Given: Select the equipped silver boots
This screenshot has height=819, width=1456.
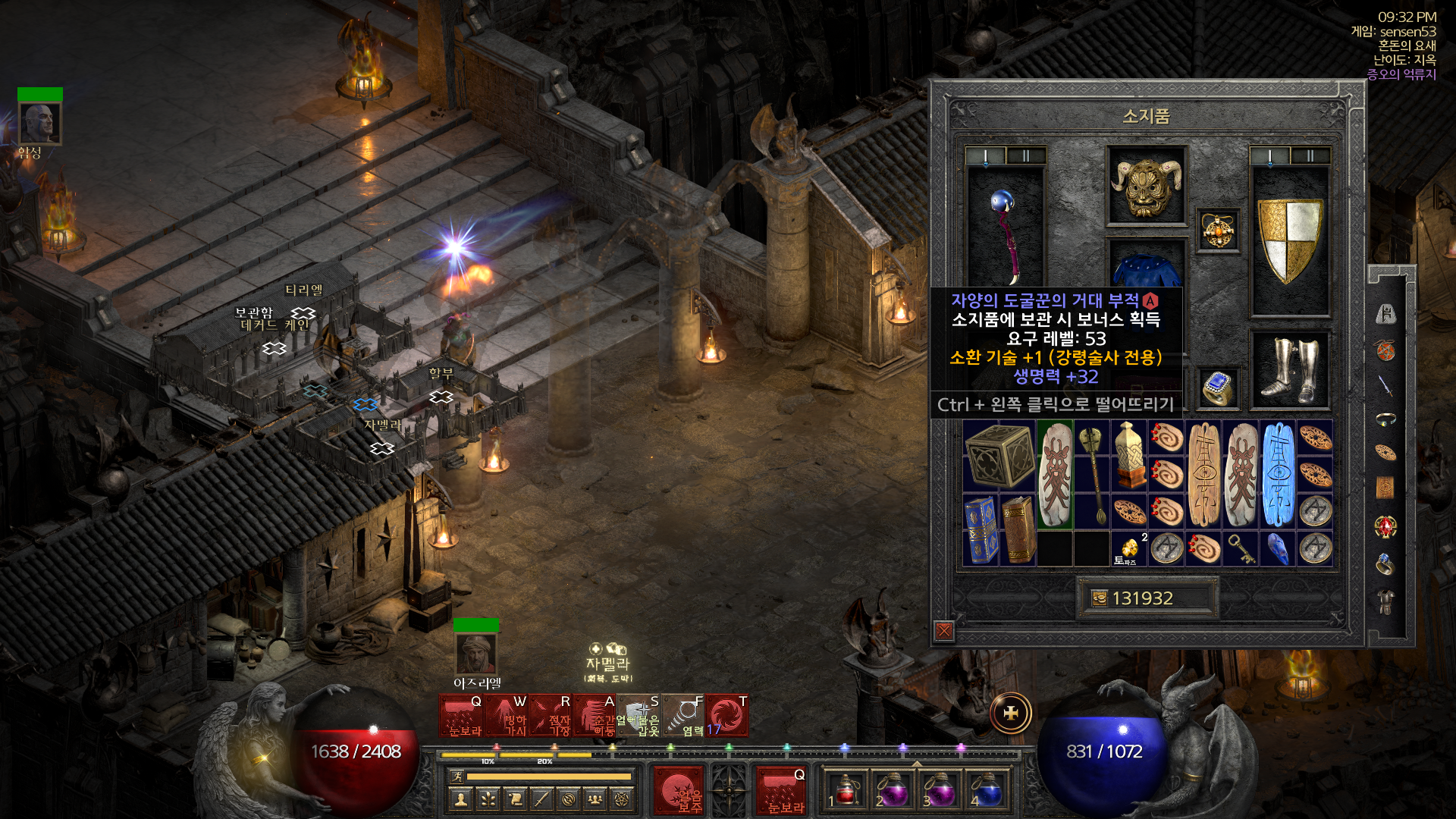Looking at the screenshot, I should point(1290,370).
